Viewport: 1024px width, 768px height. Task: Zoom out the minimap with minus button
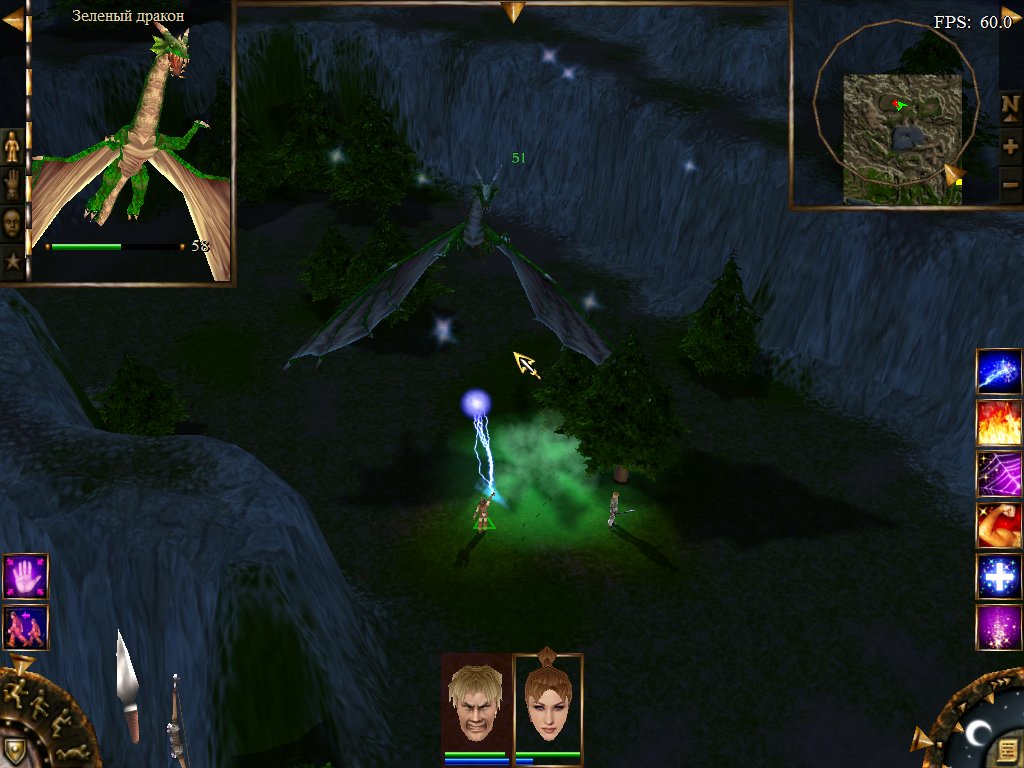(1010, 185)
